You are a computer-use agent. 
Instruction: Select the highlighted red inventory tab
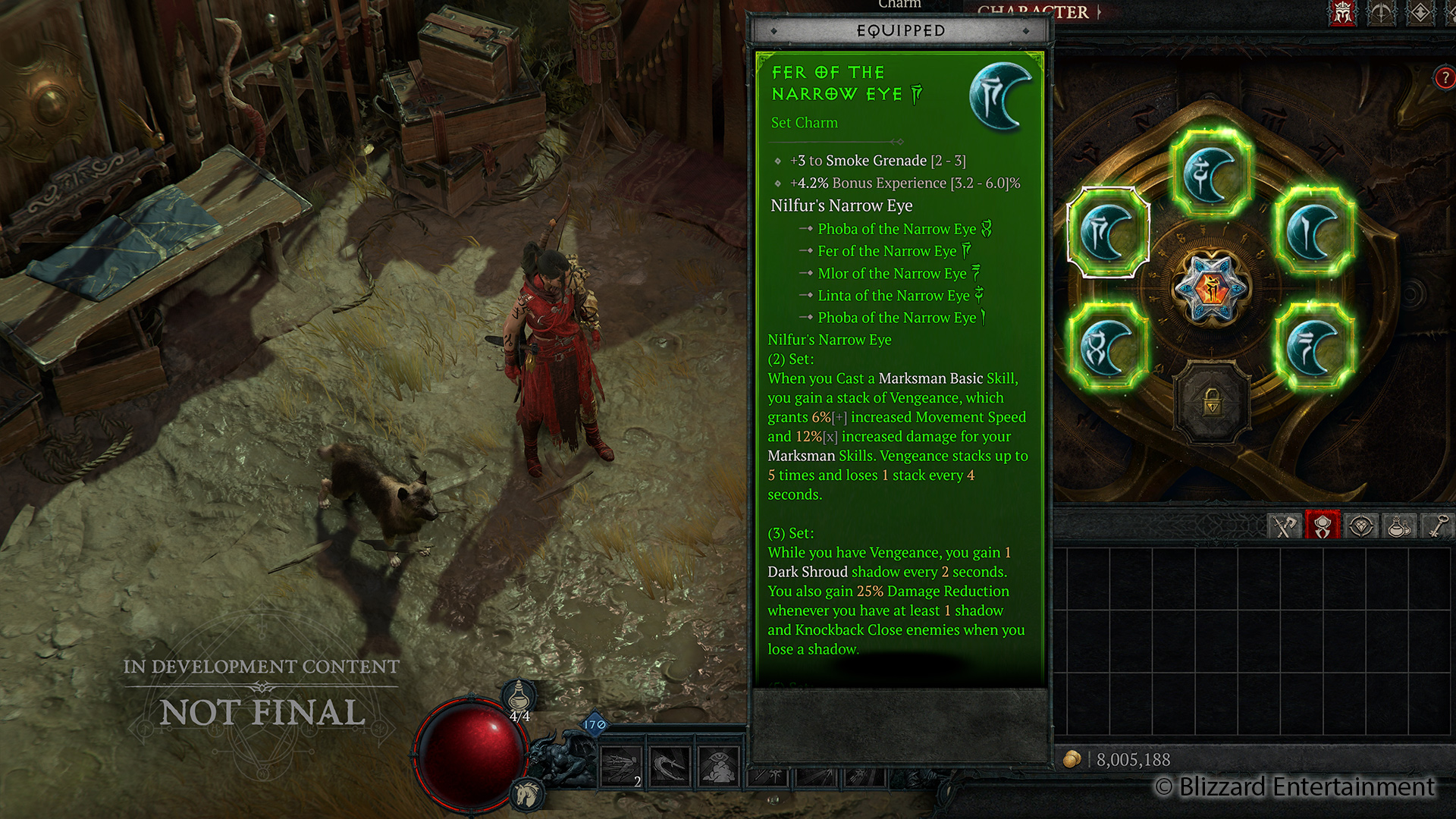[1323, 526]
